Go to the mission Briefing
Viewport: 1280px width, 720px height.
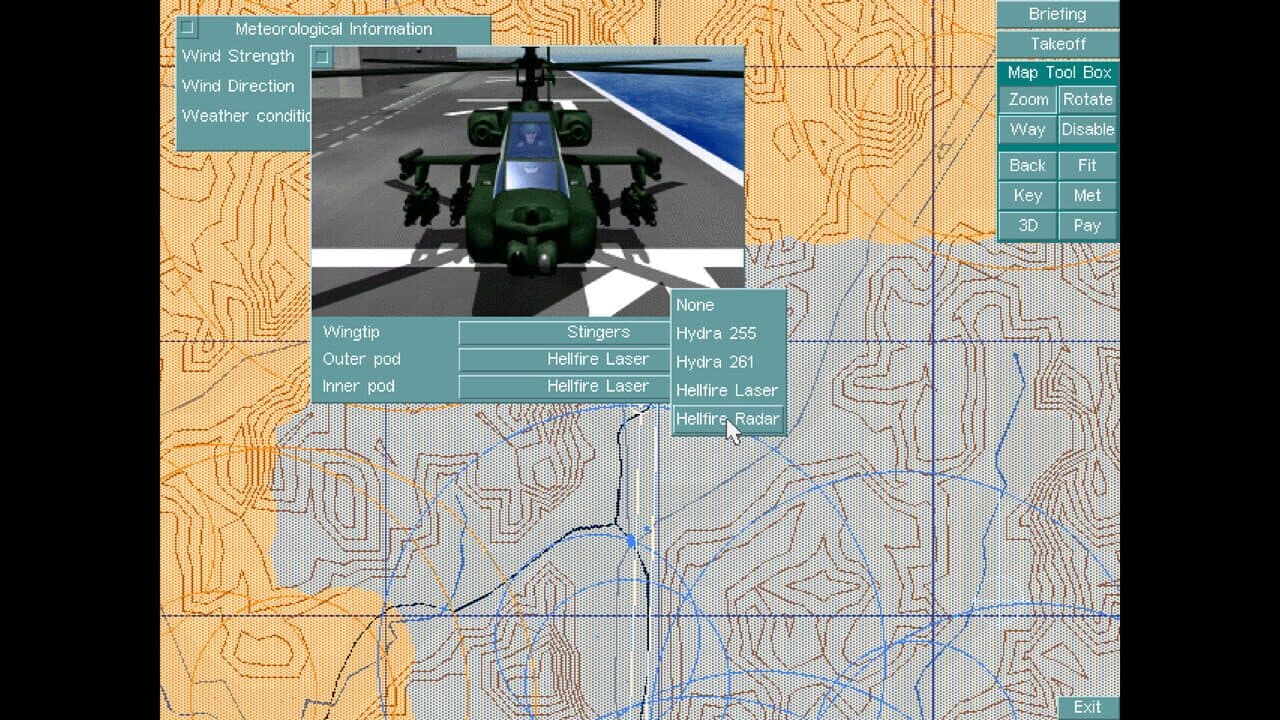1055,14
